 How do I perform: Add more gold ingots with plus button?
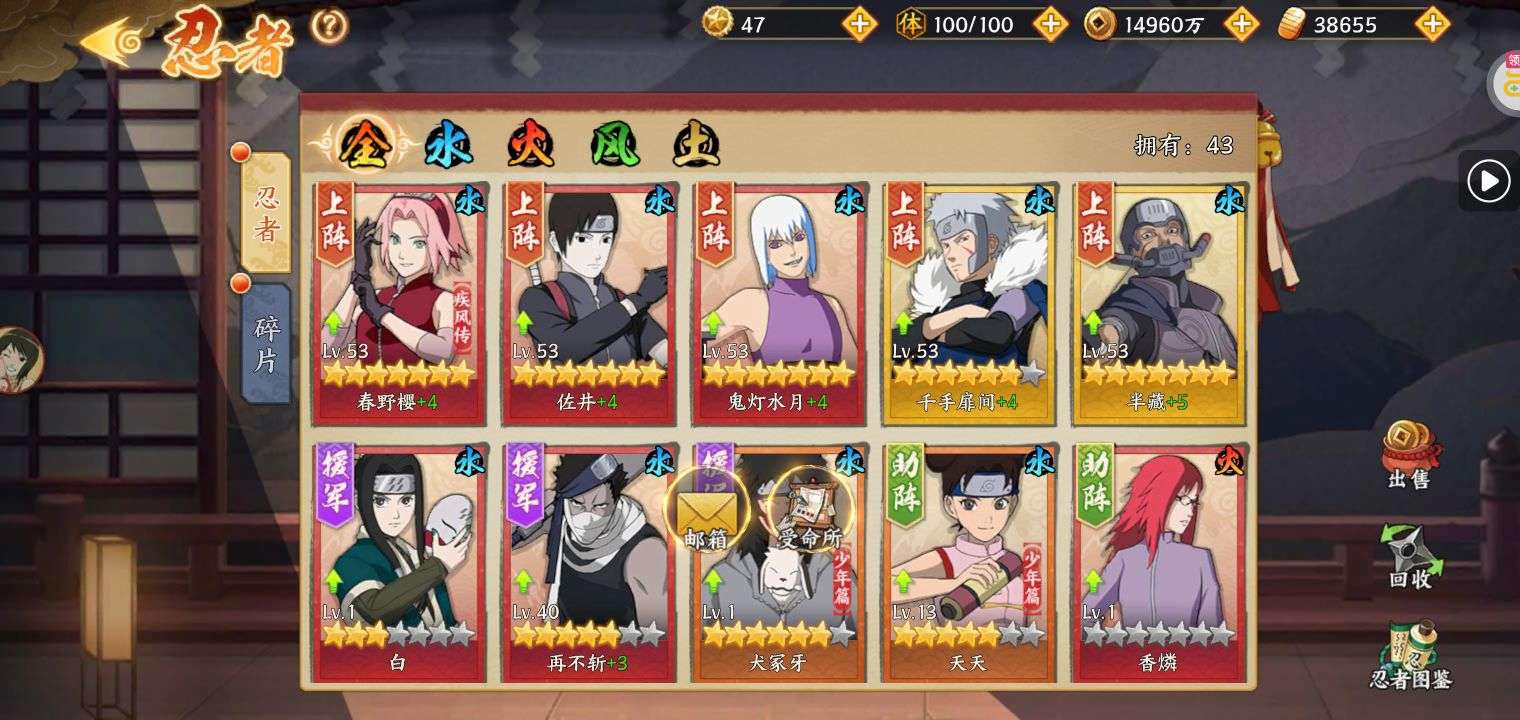coord(1432,24)
